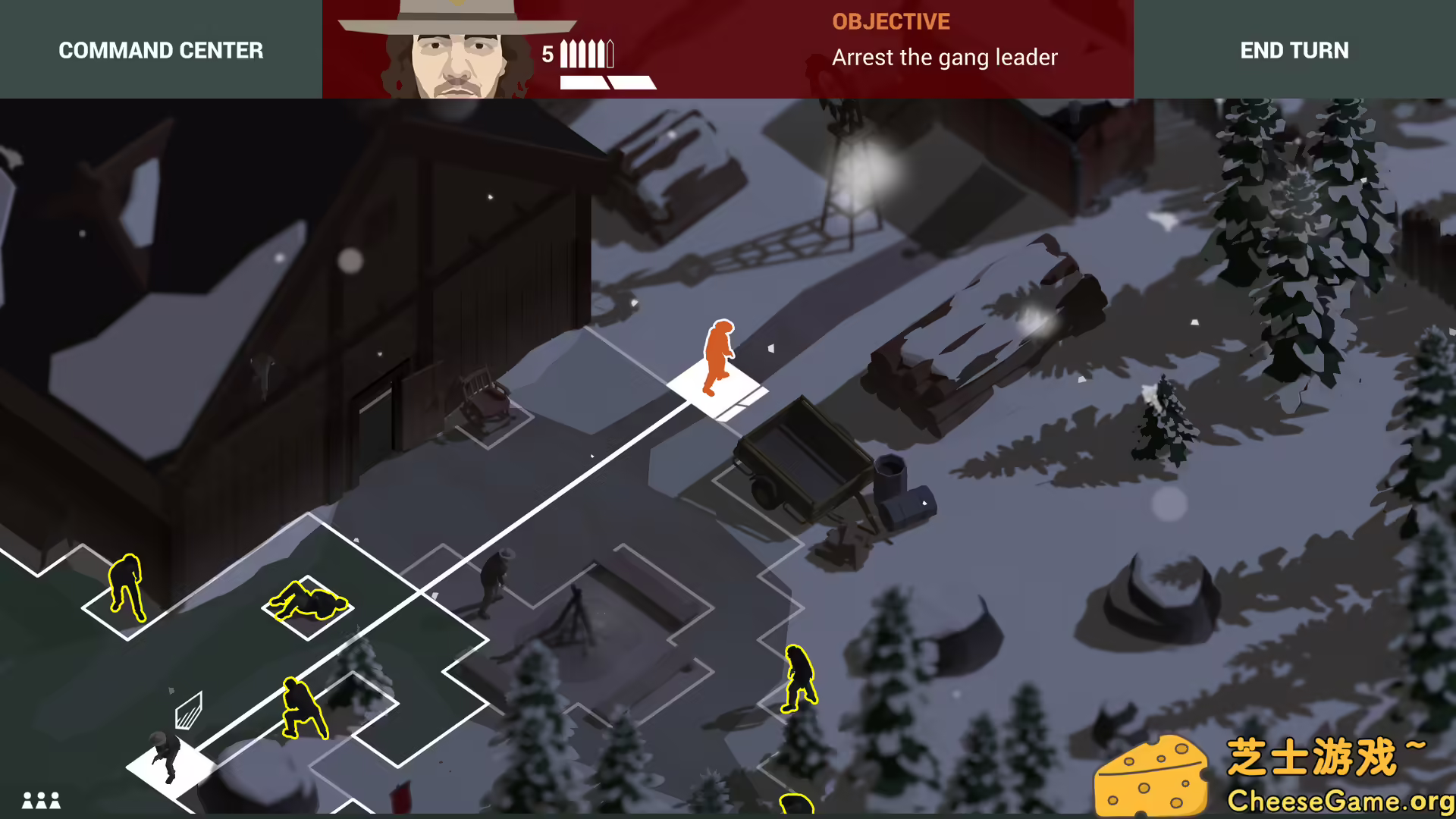The height and width of the screenshot is (819, 1456).
Task: Select the orange gang leader figure
Action: pyautogui.click(x=718, y=356)
